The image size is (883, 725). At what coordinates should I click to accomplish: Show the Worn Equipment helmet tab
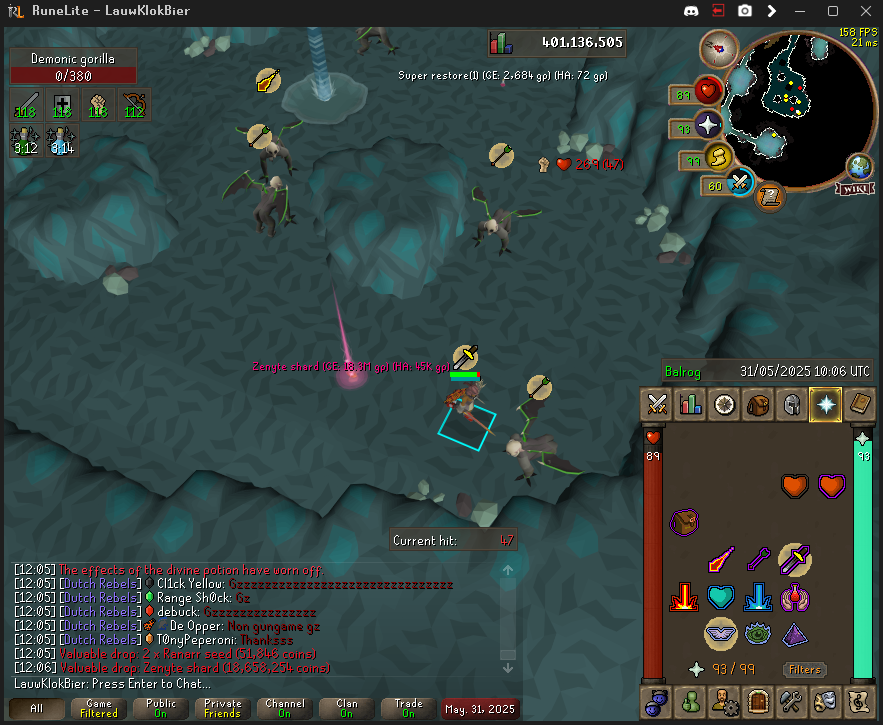[x=792, y=405]
